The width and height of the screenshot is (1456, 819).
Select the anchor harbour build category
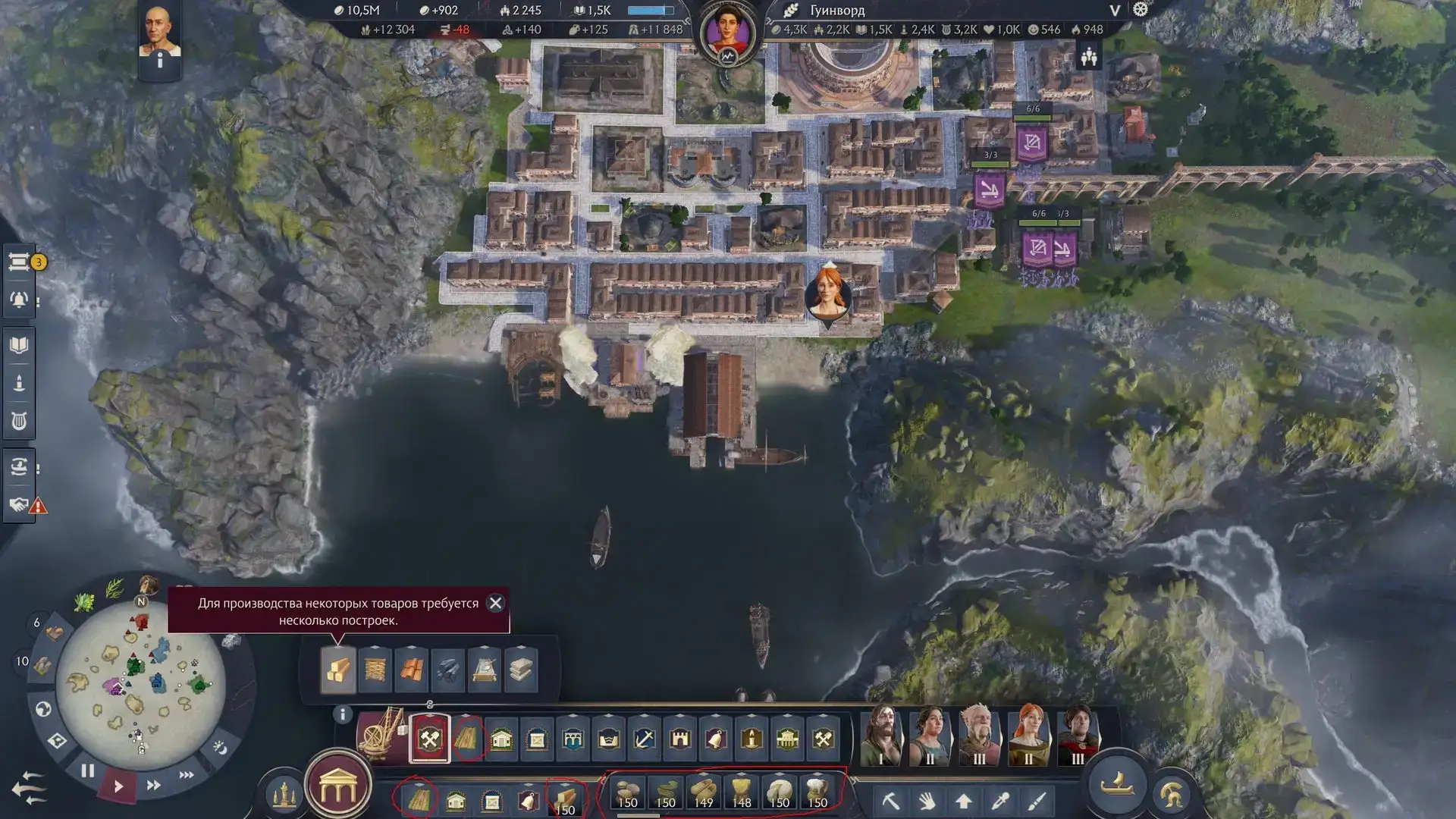click(645, 739)
